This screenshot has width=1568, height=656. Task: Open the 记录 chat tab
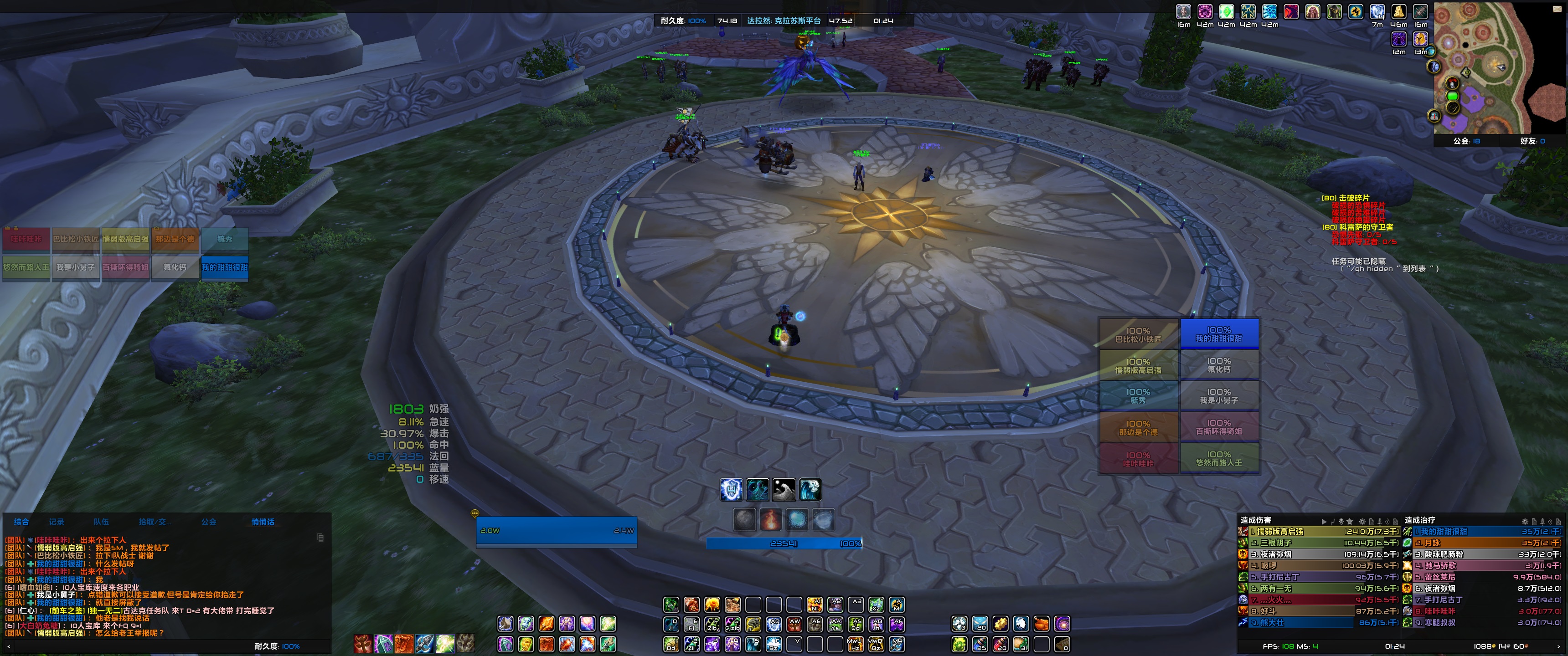tap(57, 522)
